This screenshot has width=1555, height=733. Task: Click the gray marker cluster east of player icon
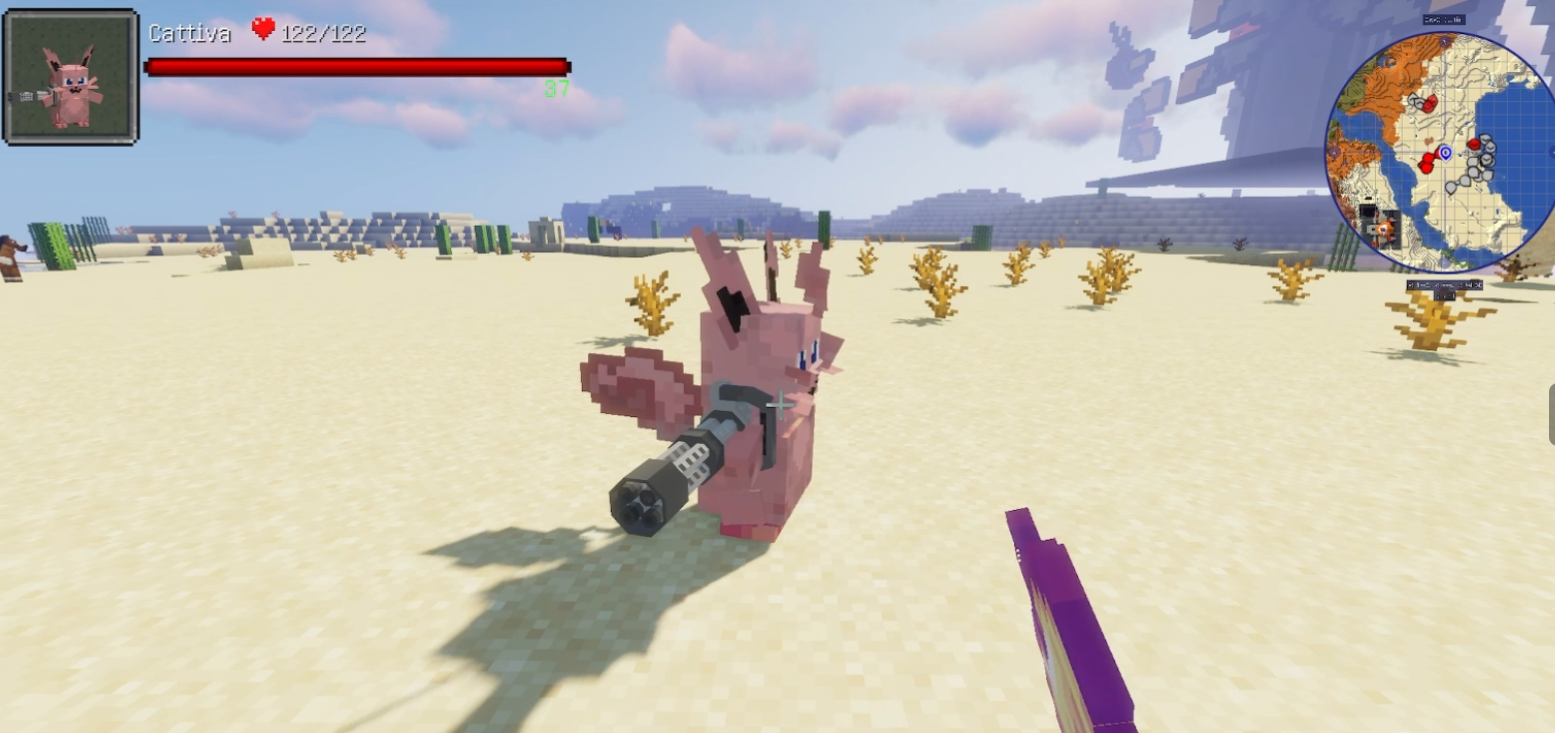click(x=1479, y=166)
